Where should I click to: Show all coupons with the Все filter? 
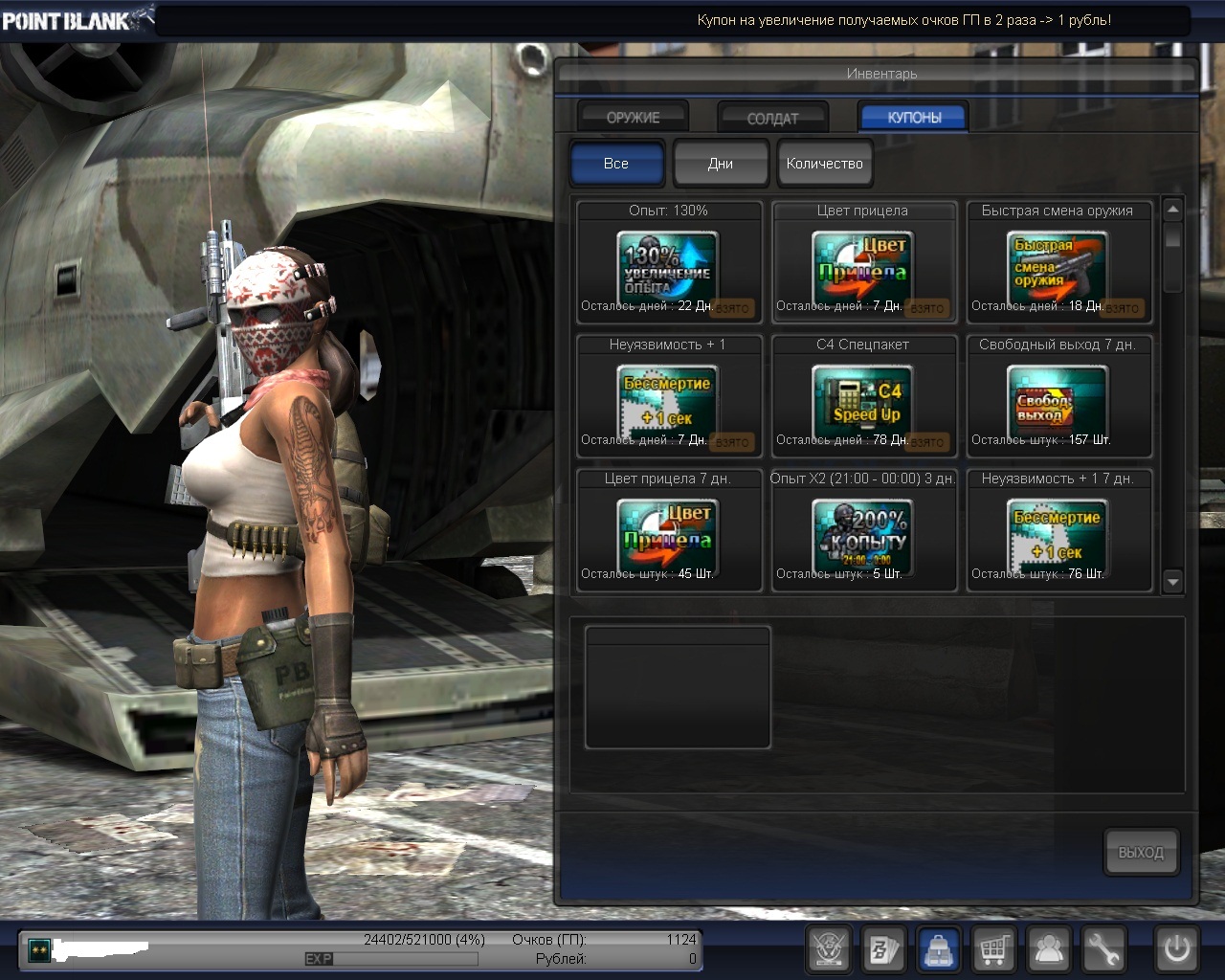tap(616, 164)
